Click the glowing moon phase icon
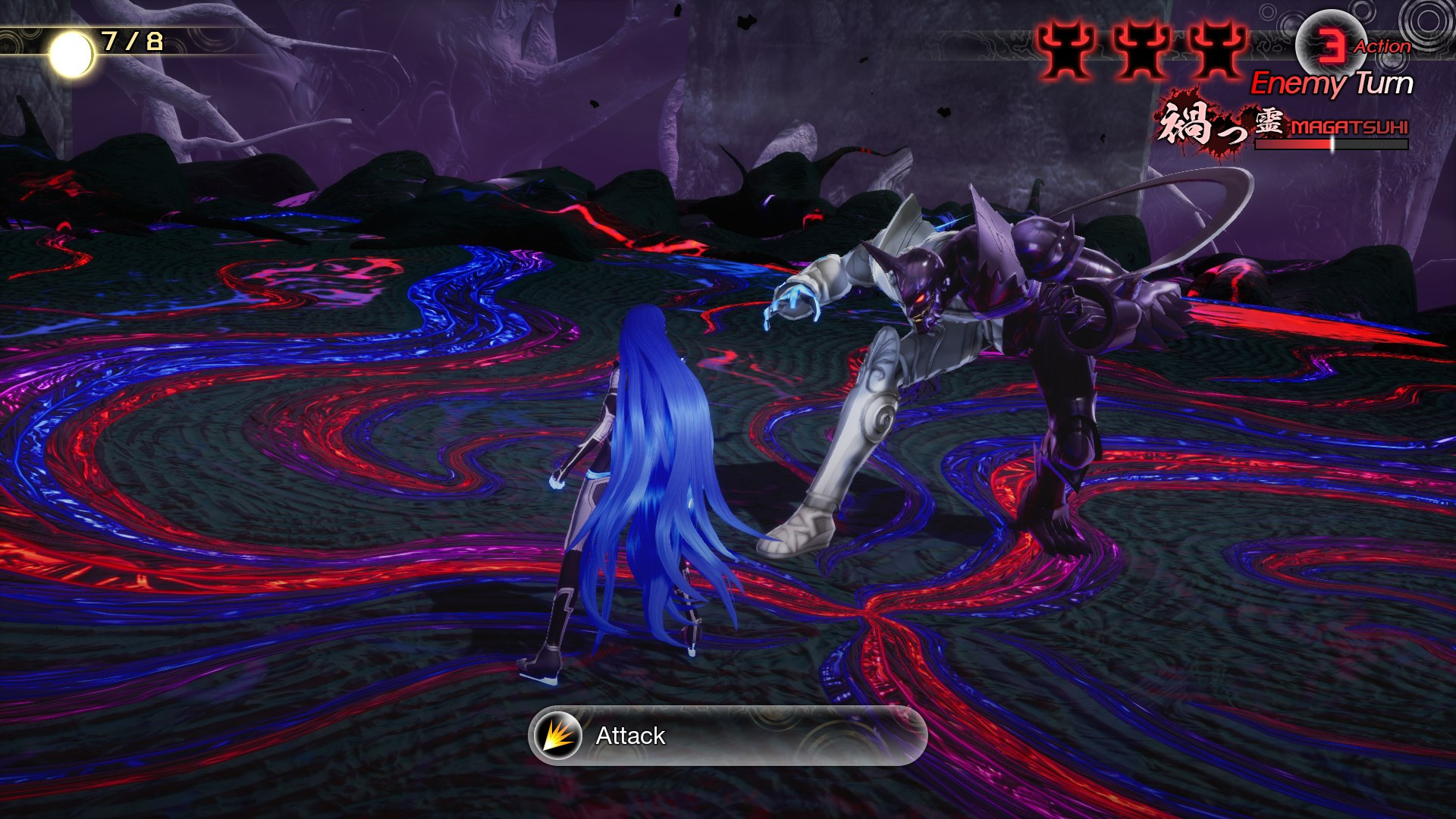Image resolution: width=1456 pixels, height=819 pixels. pos(72,52)
